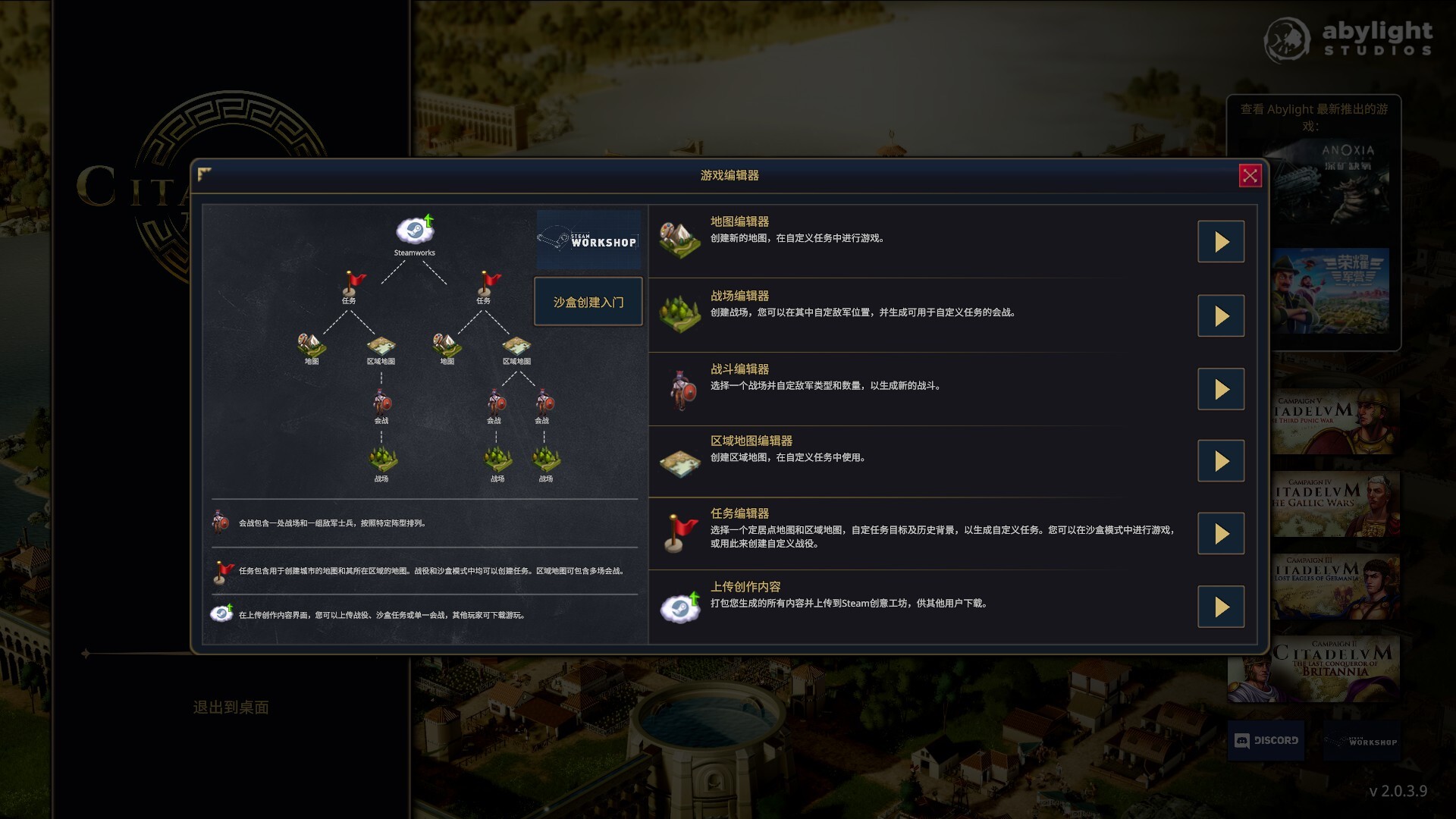This screenshot has width=1456, height=819.
Task: Click the Region Map Editor scroll icon
Action: (680, 461)
